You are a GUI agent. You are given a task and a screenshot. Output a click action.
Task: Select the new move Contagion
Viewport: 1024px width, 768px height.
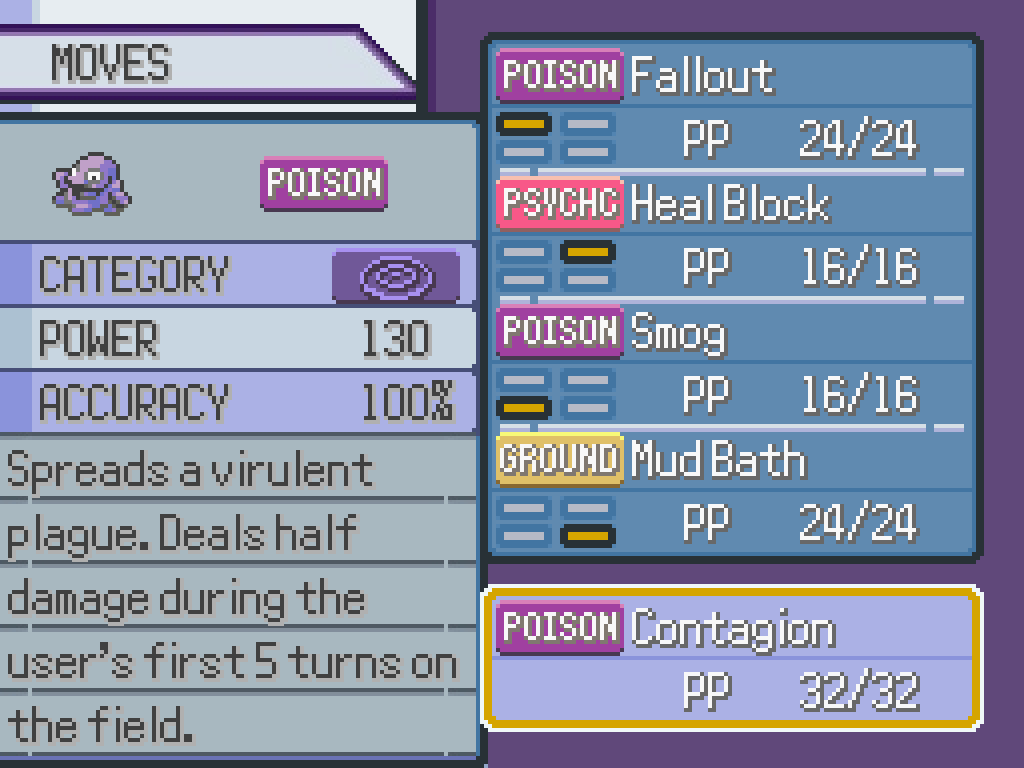tap(732, 656)
